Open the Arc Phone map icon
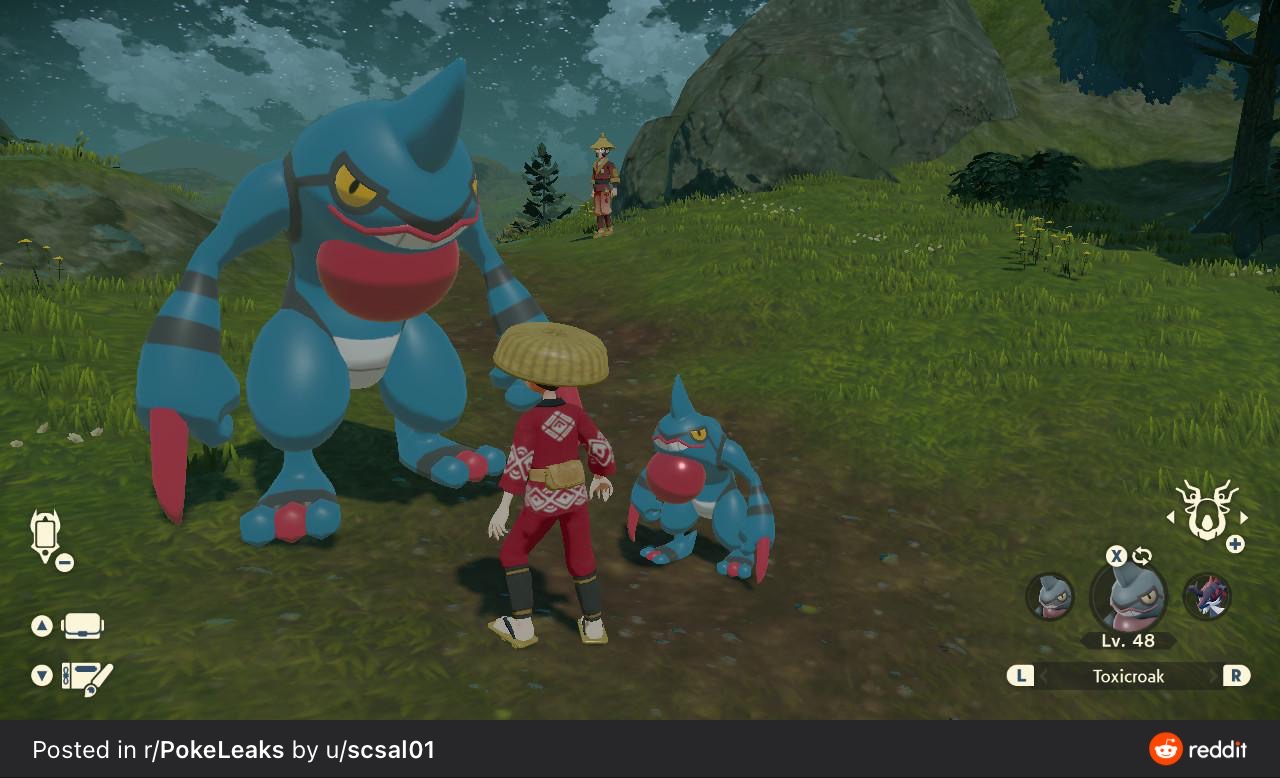Screen dimensions: 1280x778 pyautogui.click(x=46, y=535)
